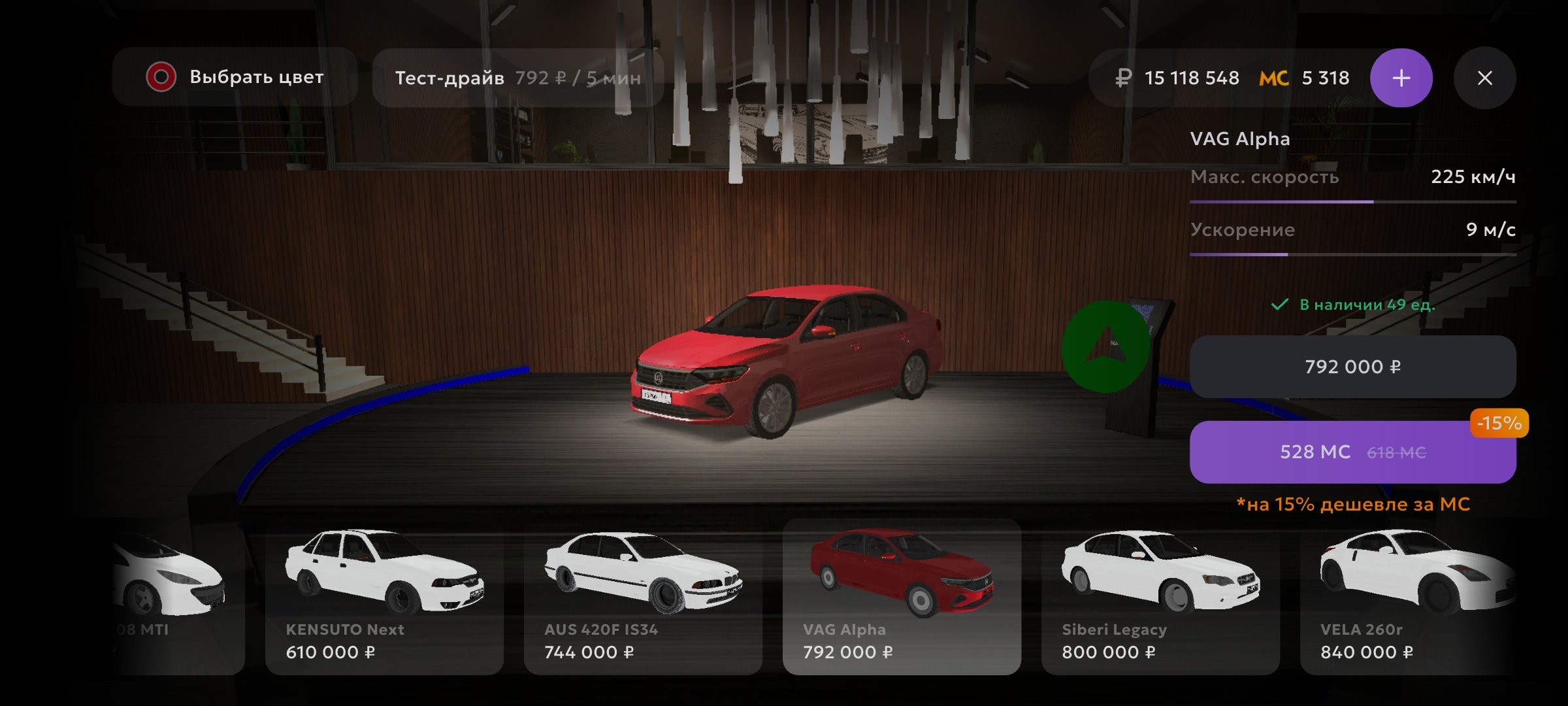Start the Тест-драйв for 792 ₽
This screenshot has height=706, width=1568.
[517, 78]
